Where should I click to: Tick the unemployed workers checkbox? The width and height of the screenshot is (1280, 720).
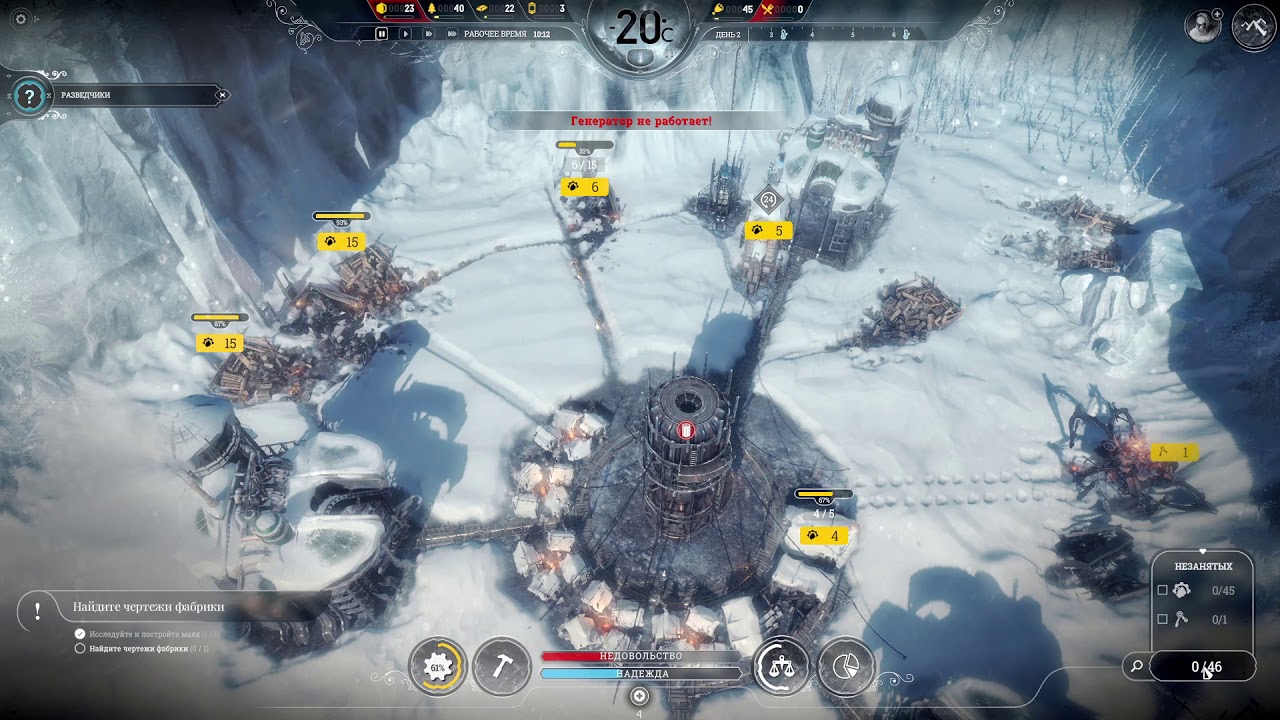click(x=1162, y=591)
